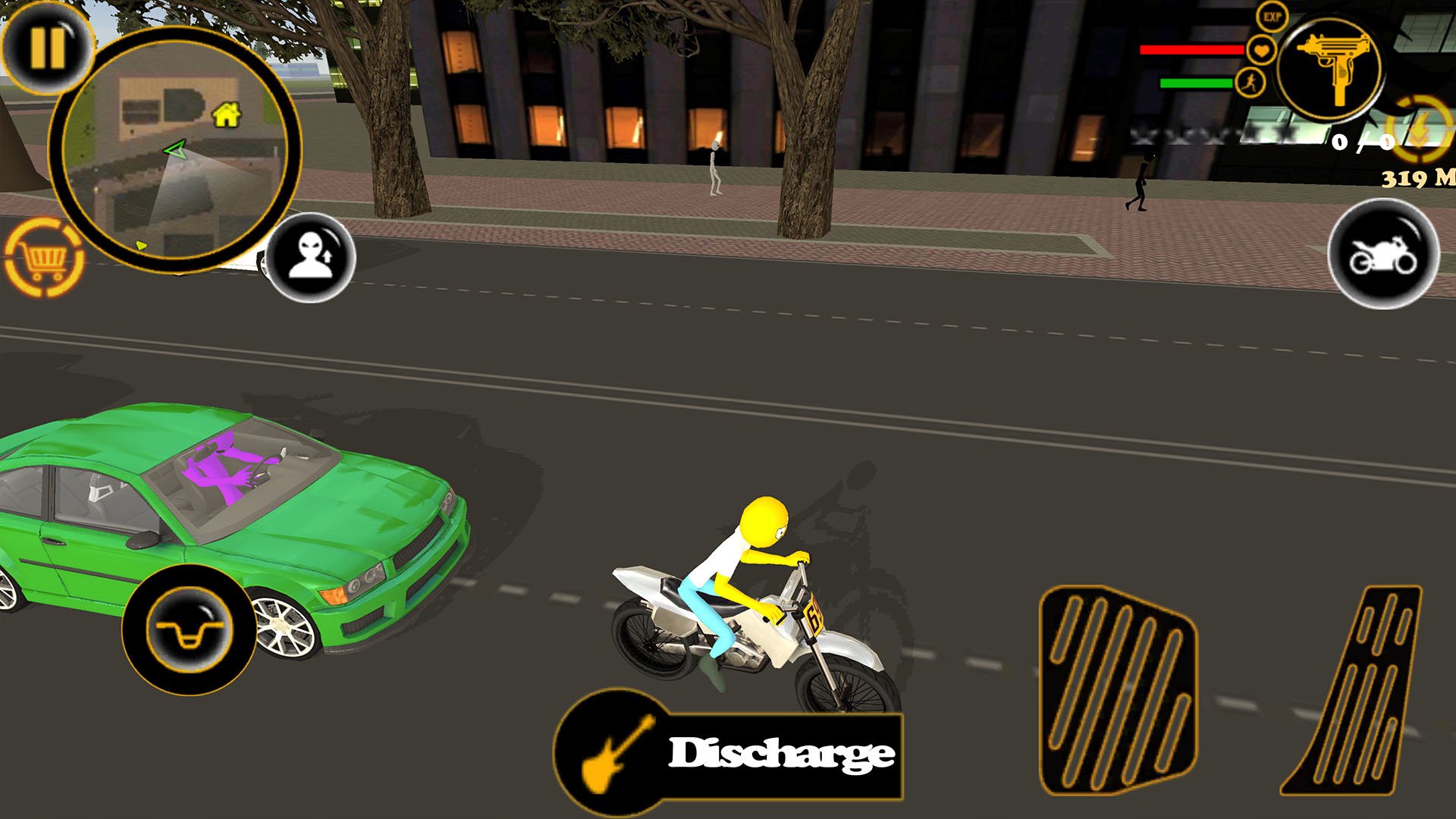Open the shop cart icon

click(x=44, y=259)
